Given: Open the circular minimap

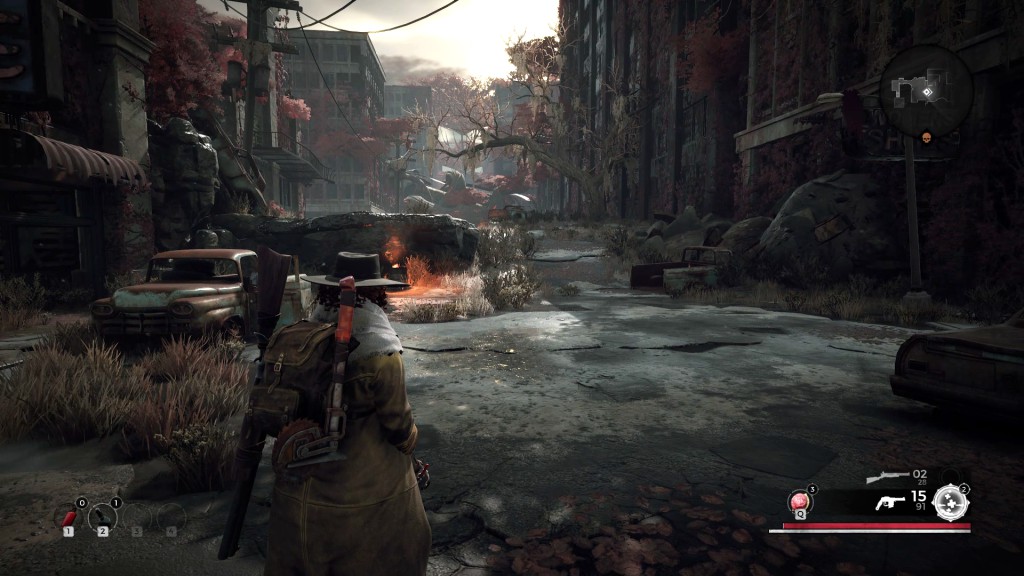Looking at the screenshot, I should [926, 90].
